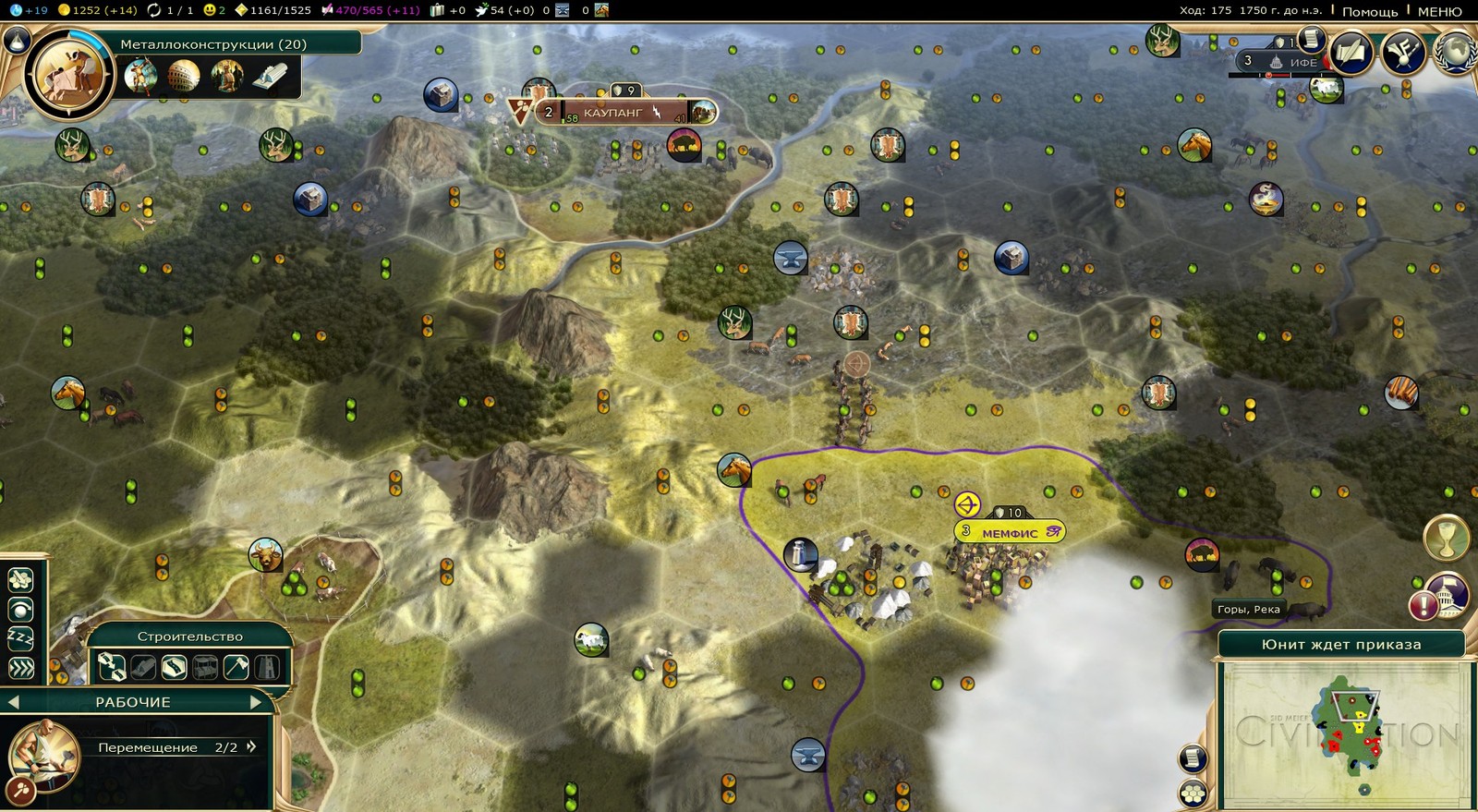Toggle the hex grid map options button
1478x812 pixels.
pyautogui.click(x=1193, y=793)
